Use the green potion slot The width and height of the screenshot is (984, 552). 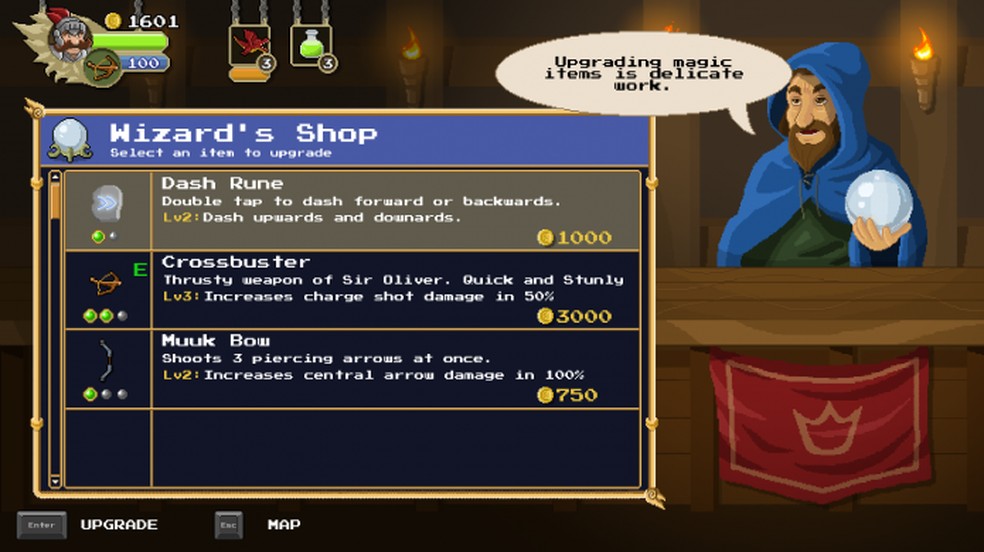coord(311,46)
